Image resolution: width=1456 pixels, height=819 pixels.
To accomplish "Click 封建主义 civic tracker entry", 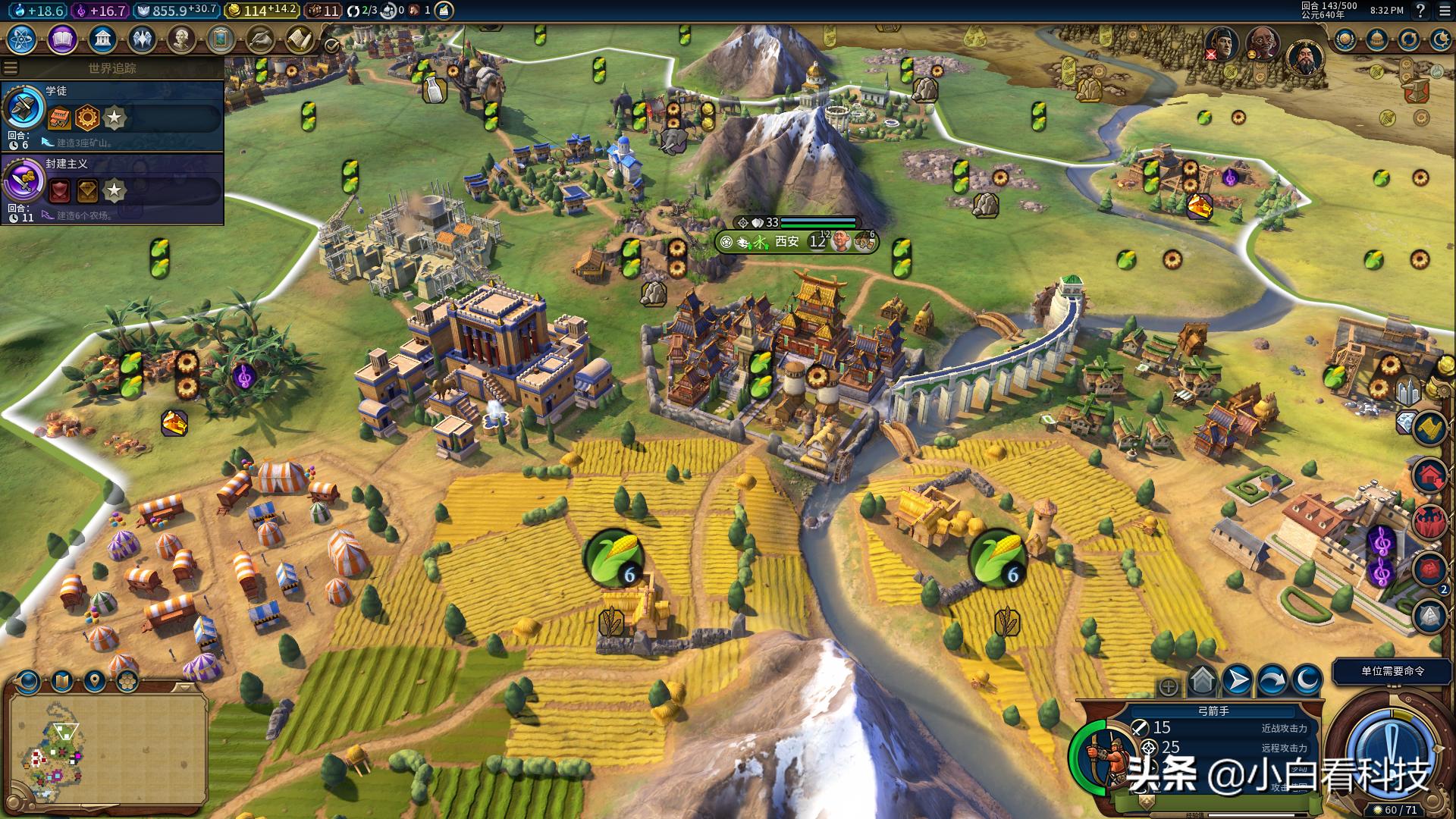I will tap(112, 189).
